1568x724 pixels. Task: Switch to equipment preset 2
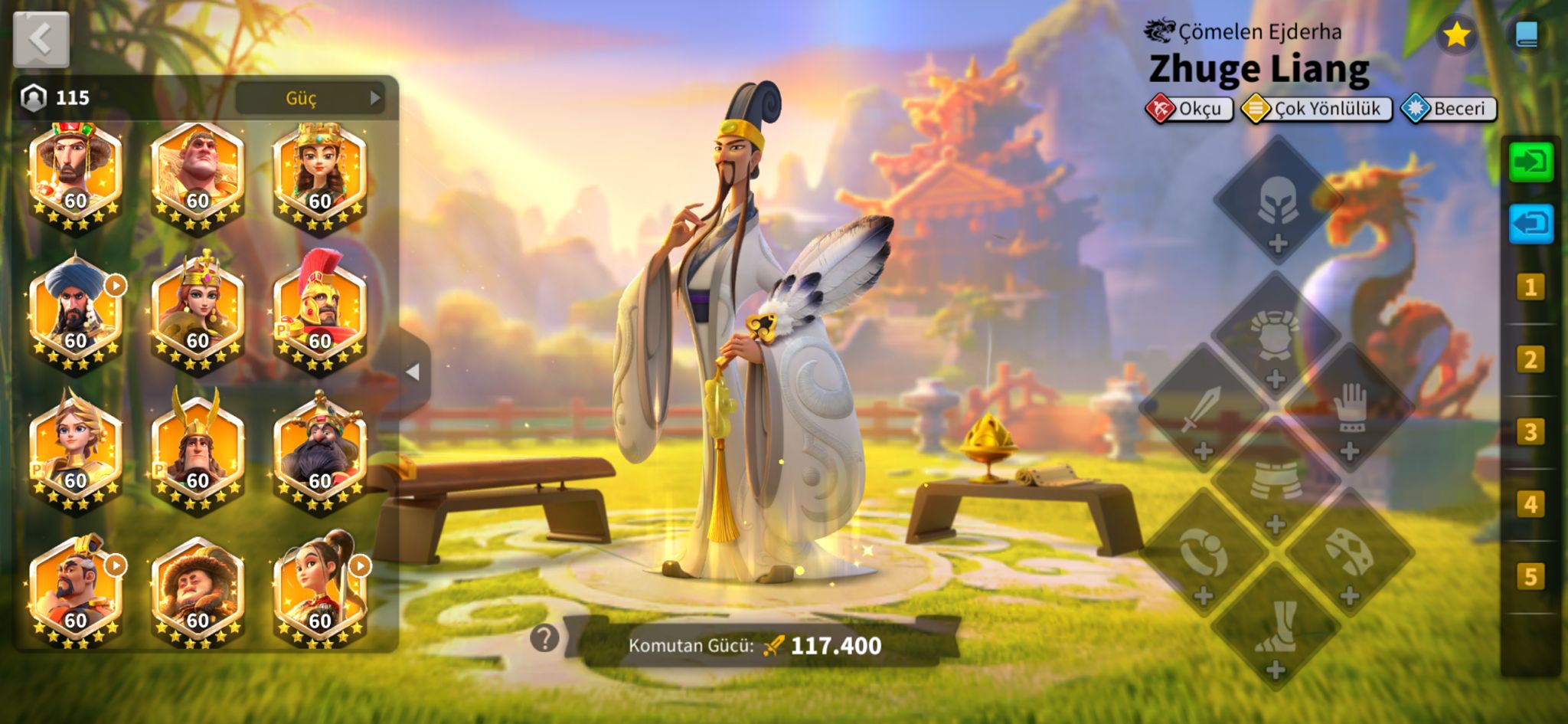[1530, 359]
